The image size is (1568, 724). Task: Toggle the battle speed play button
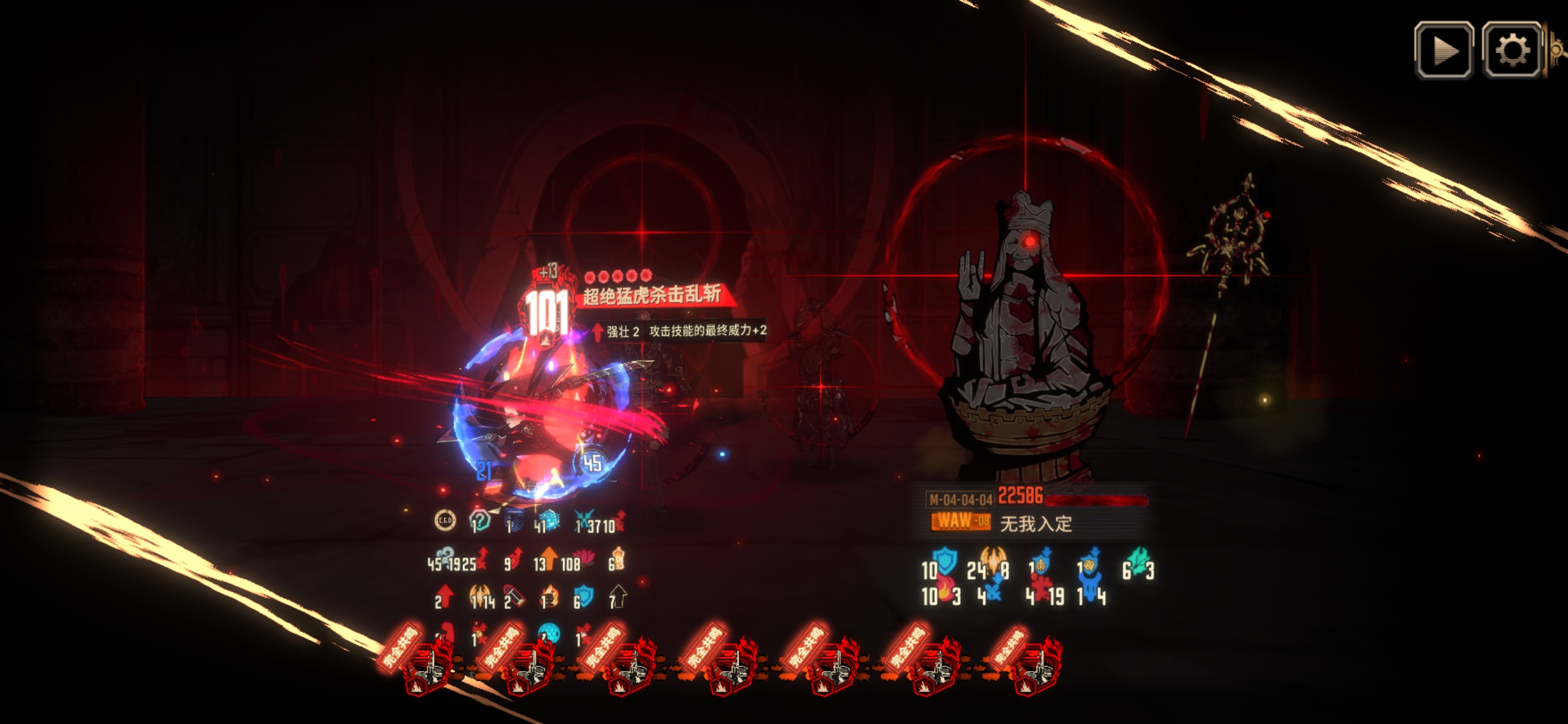tap(1443, 50)
